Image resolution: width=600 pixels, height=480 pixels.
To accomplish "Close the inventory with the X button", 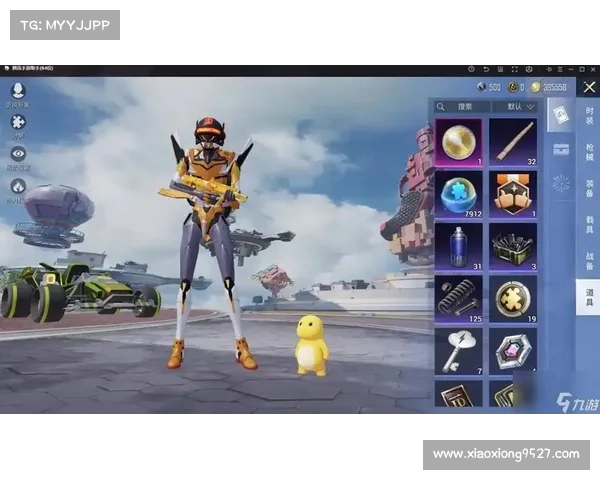I will 589,87.
